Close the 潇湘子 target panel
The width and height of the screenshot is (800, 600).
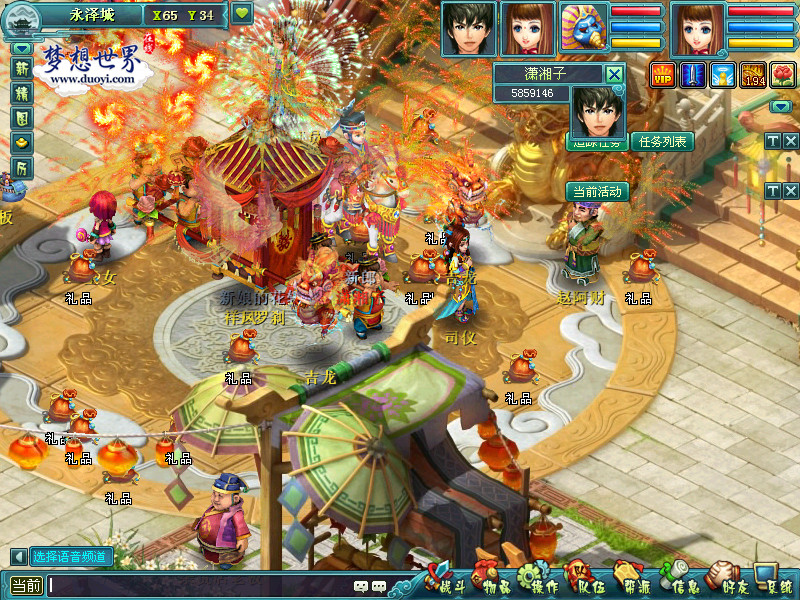click(x=614, y=73)
